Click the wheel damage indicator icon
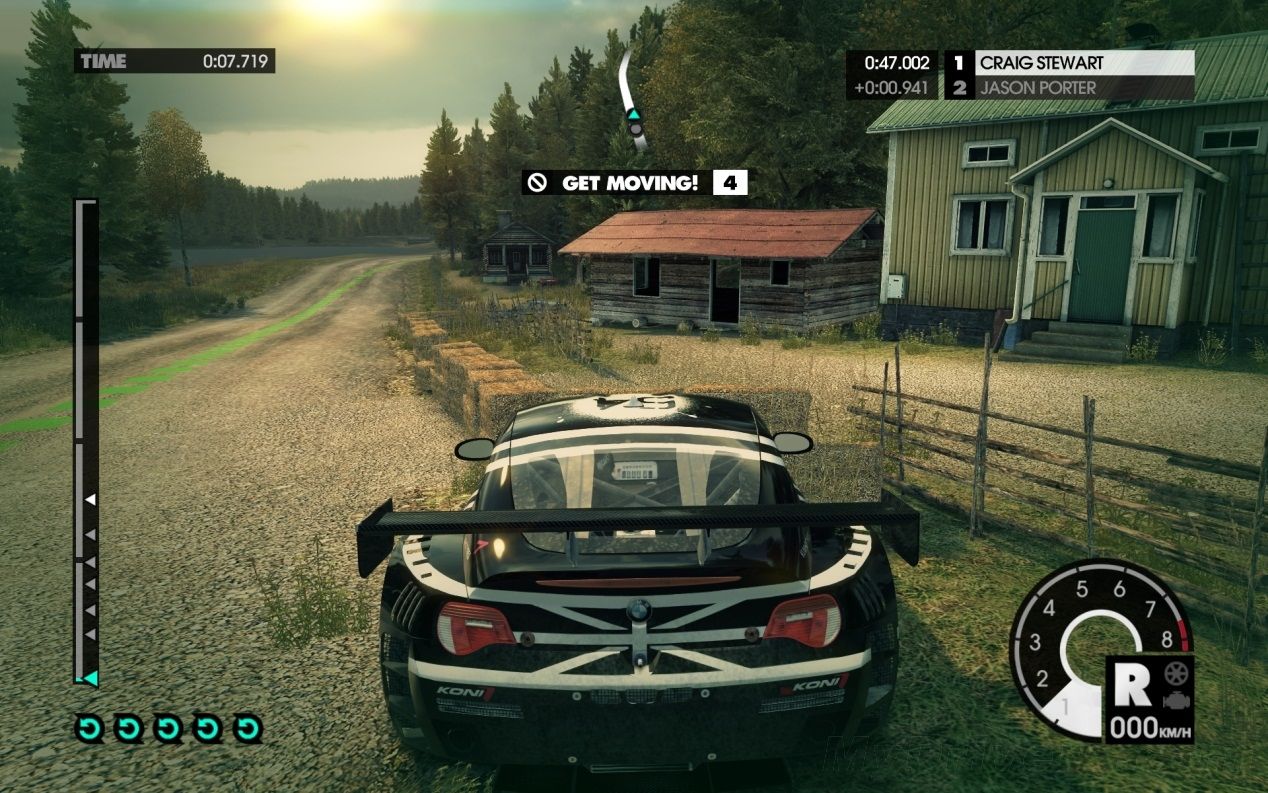The image size is (1268, 793). (x=1174, y=671)
